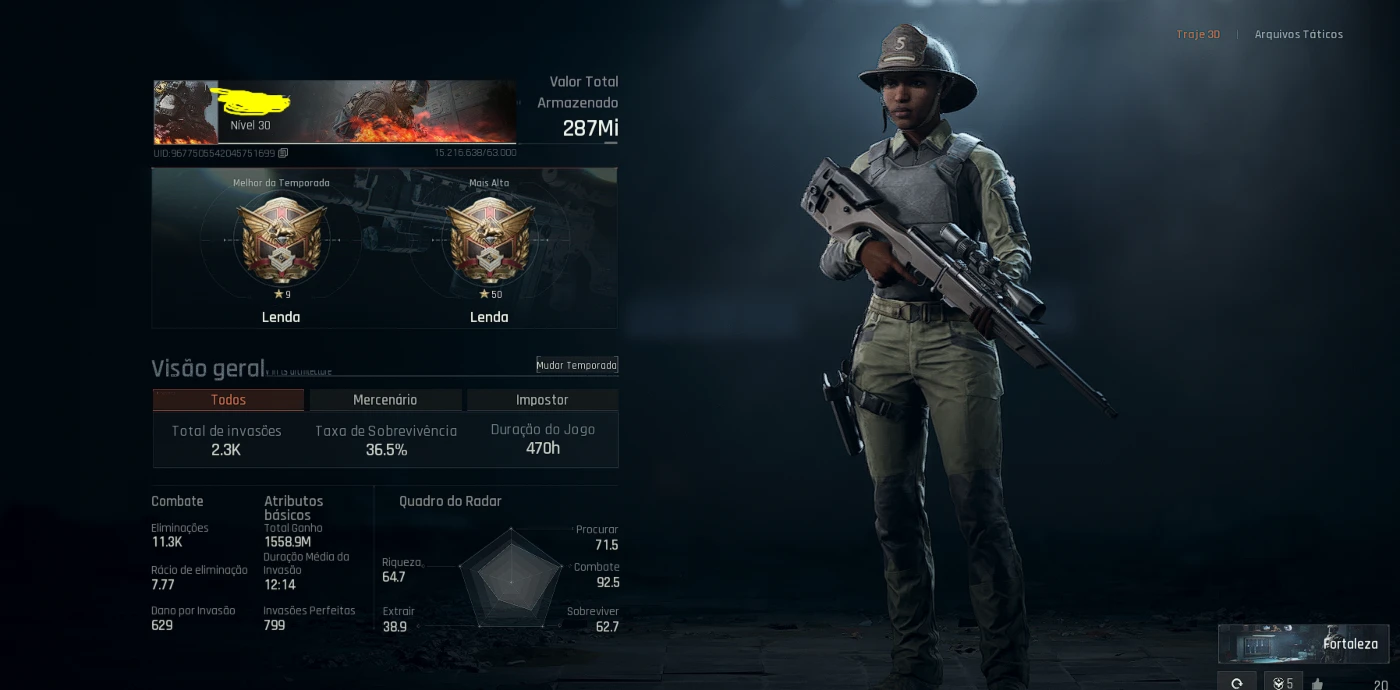This screenshot has width=1400, height=690.
Task: Click the circular refresh arrow button
Action: (x=1237, y=683)
